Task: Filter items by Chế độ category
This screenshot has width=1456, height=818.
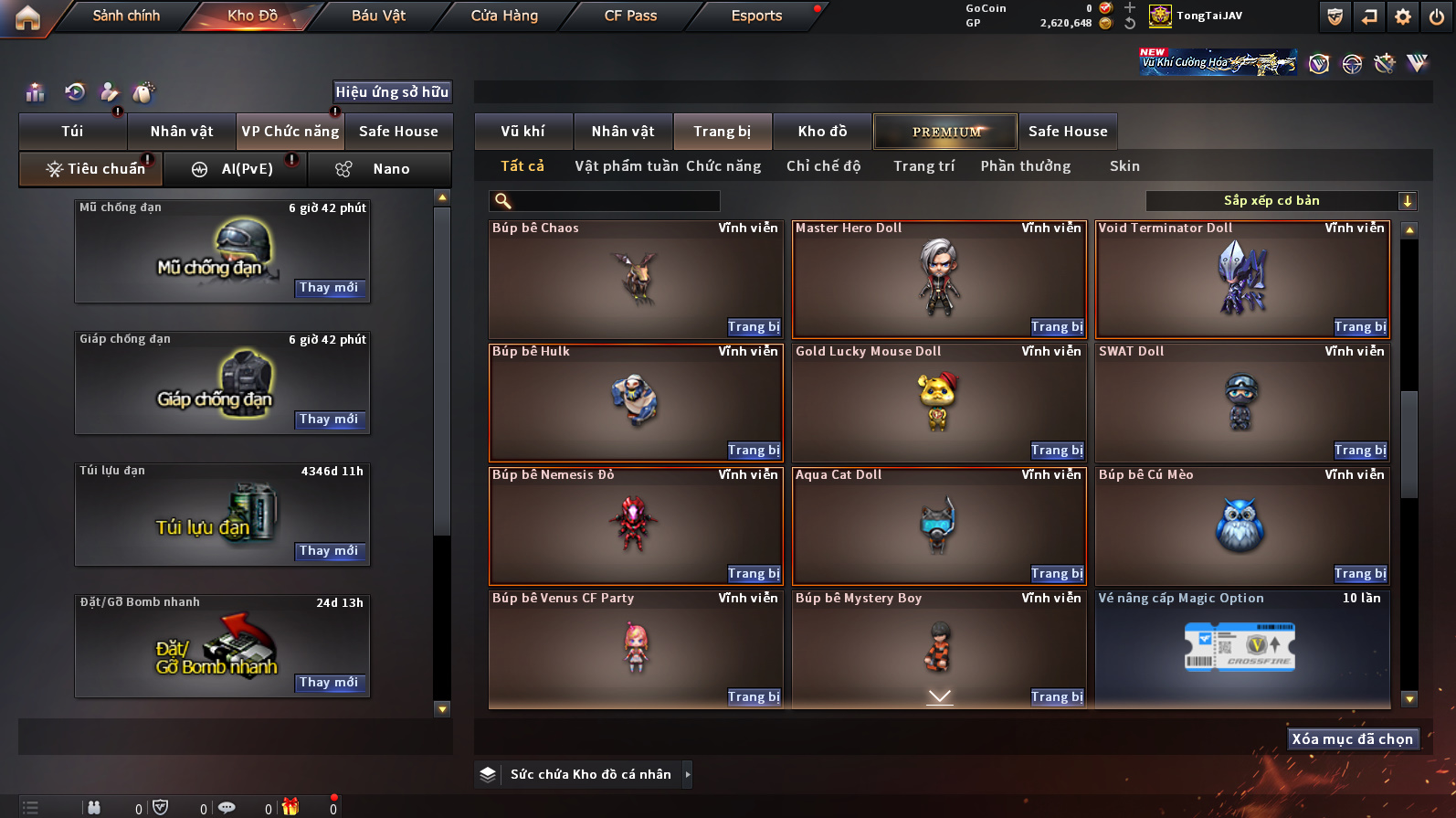Action: click(823, 166)
